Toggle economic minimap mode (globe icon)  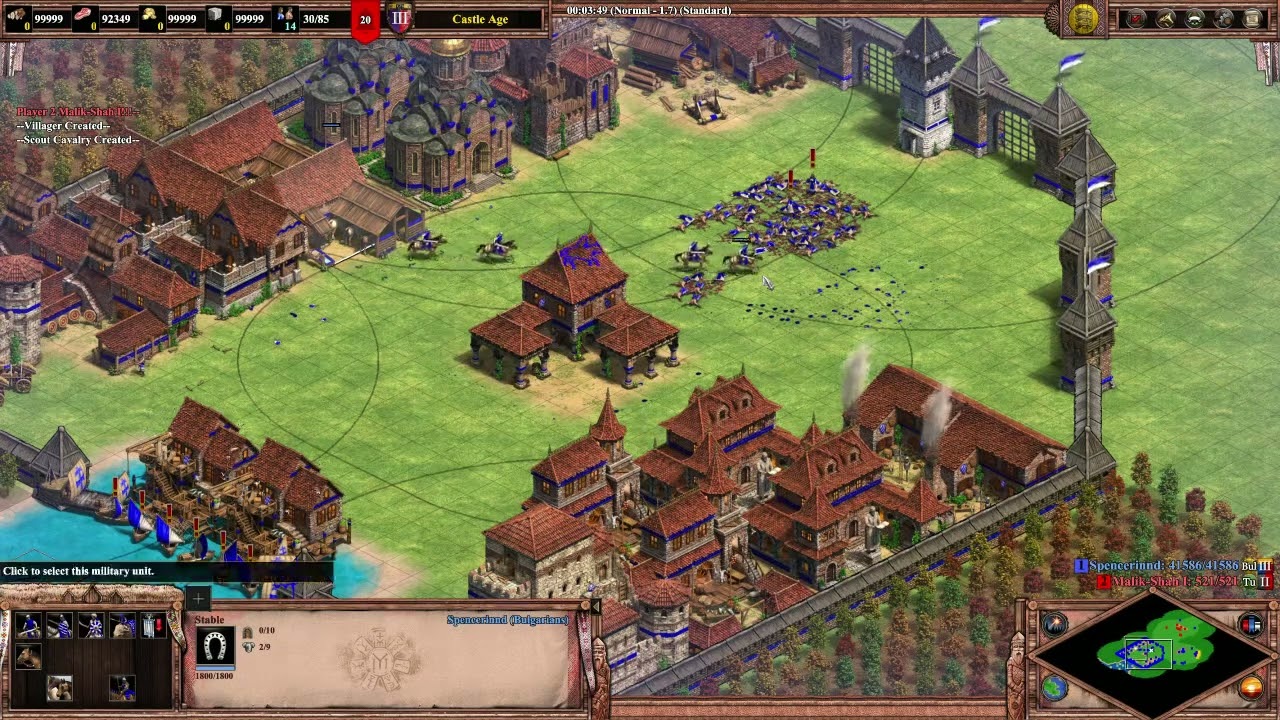1053,687
